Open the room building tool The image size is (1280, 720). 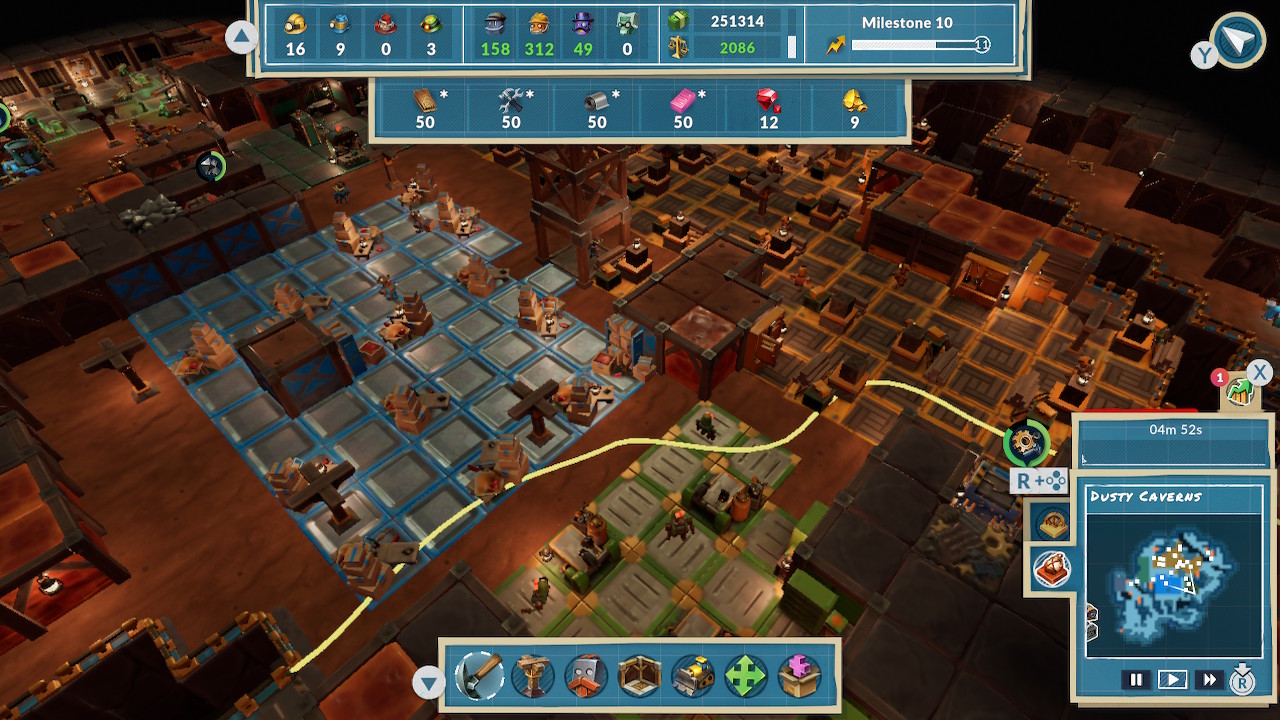coord(640,675)
